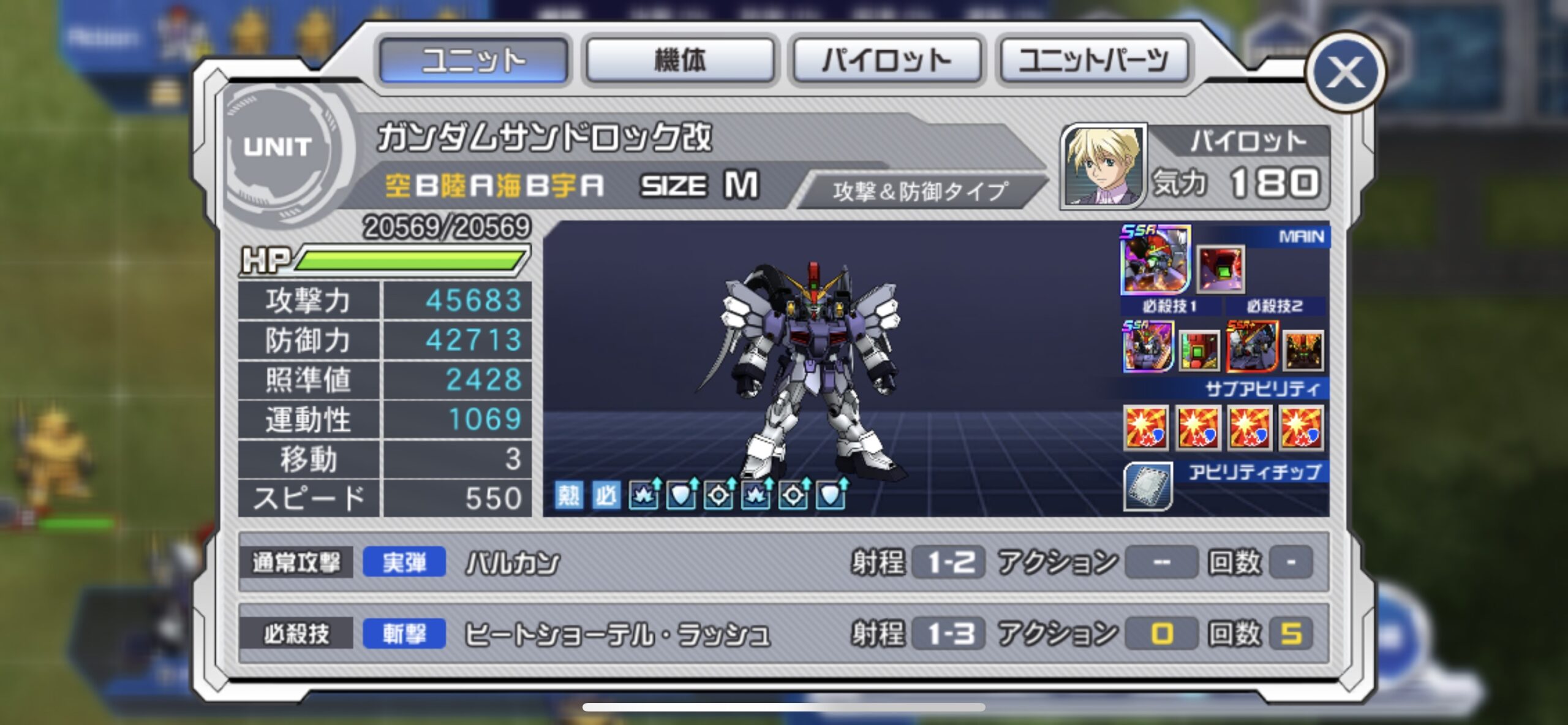Select the パイロット tab
This screenshot has height=725, width=1568.
point(887,60)
